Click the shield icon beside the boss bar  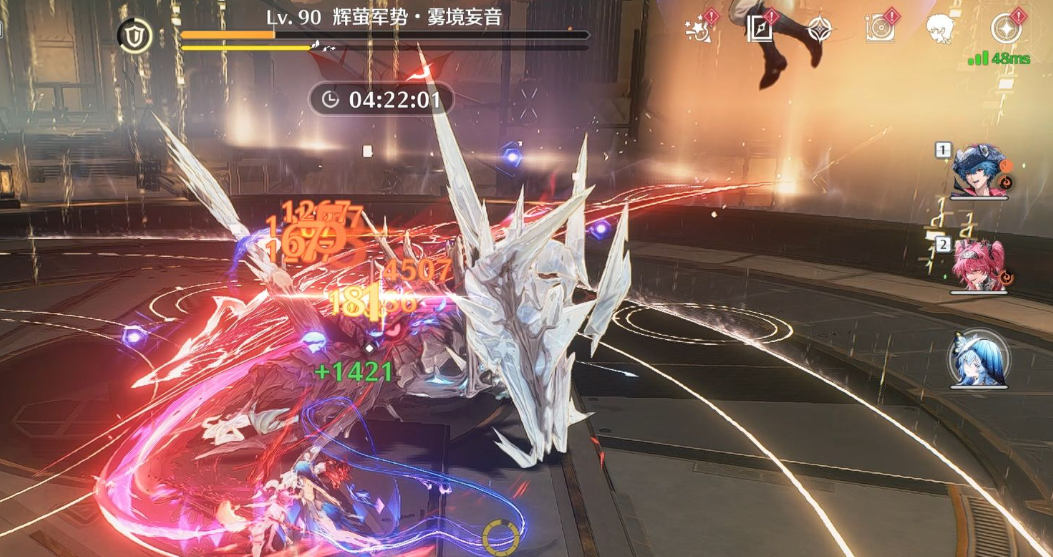pos(134,36)
